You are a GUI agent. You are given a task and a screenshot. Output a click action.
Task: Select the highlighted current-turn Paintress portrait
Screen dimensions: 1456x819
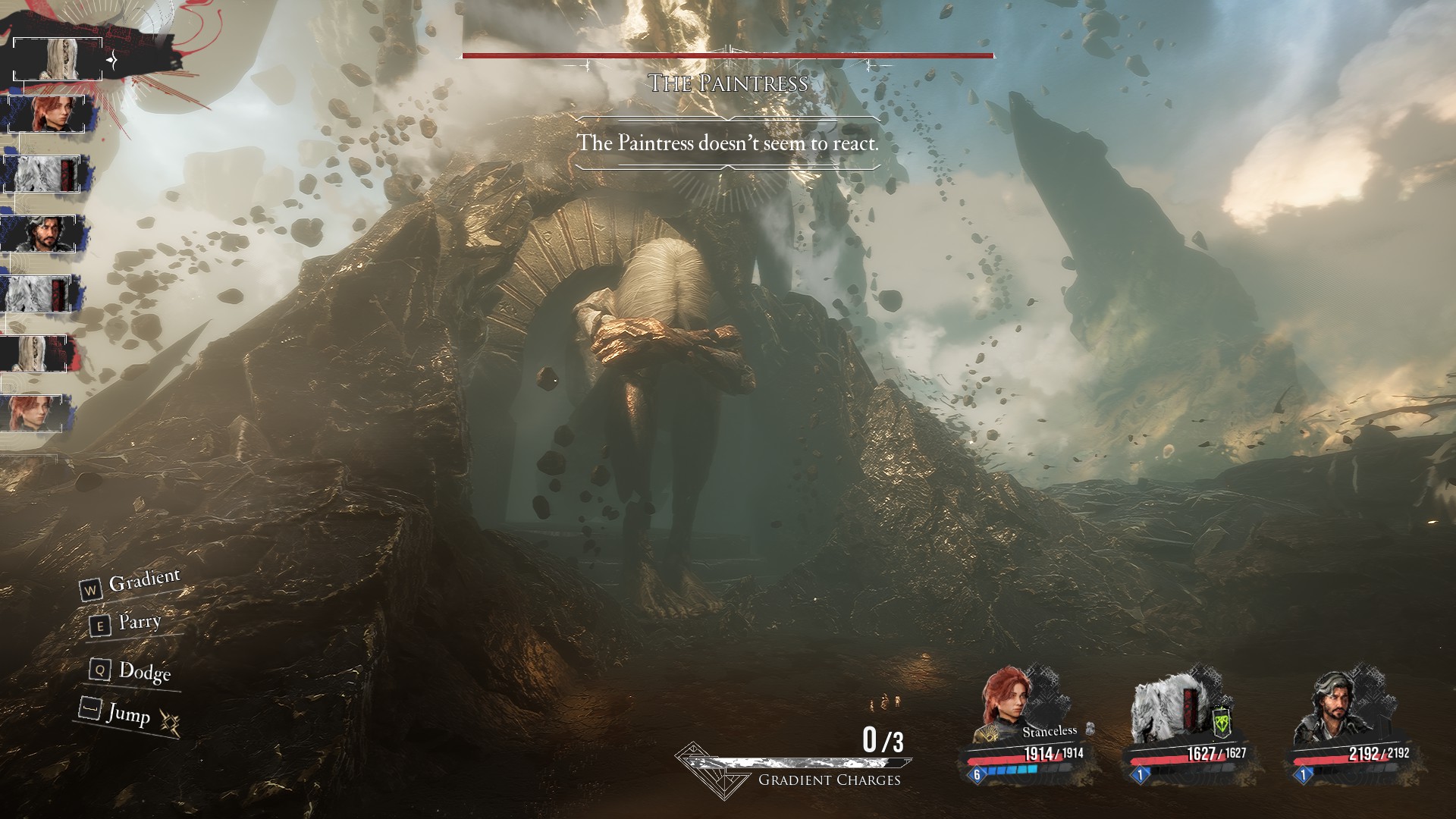pyautogui.click(x=58, y=58)
